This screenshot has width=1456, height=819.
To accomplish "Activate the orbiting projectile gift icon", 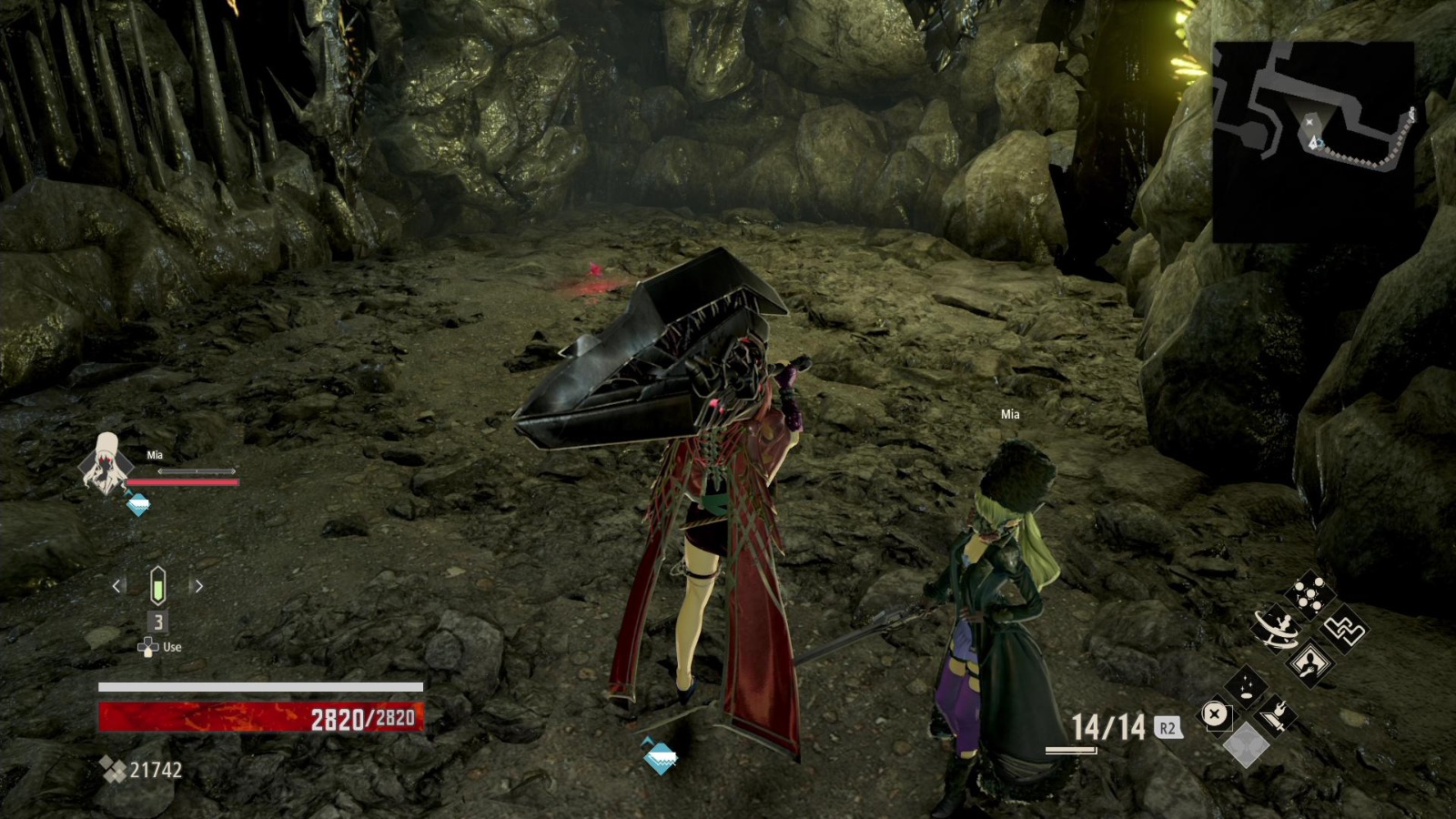I will tap(1277, 630).
